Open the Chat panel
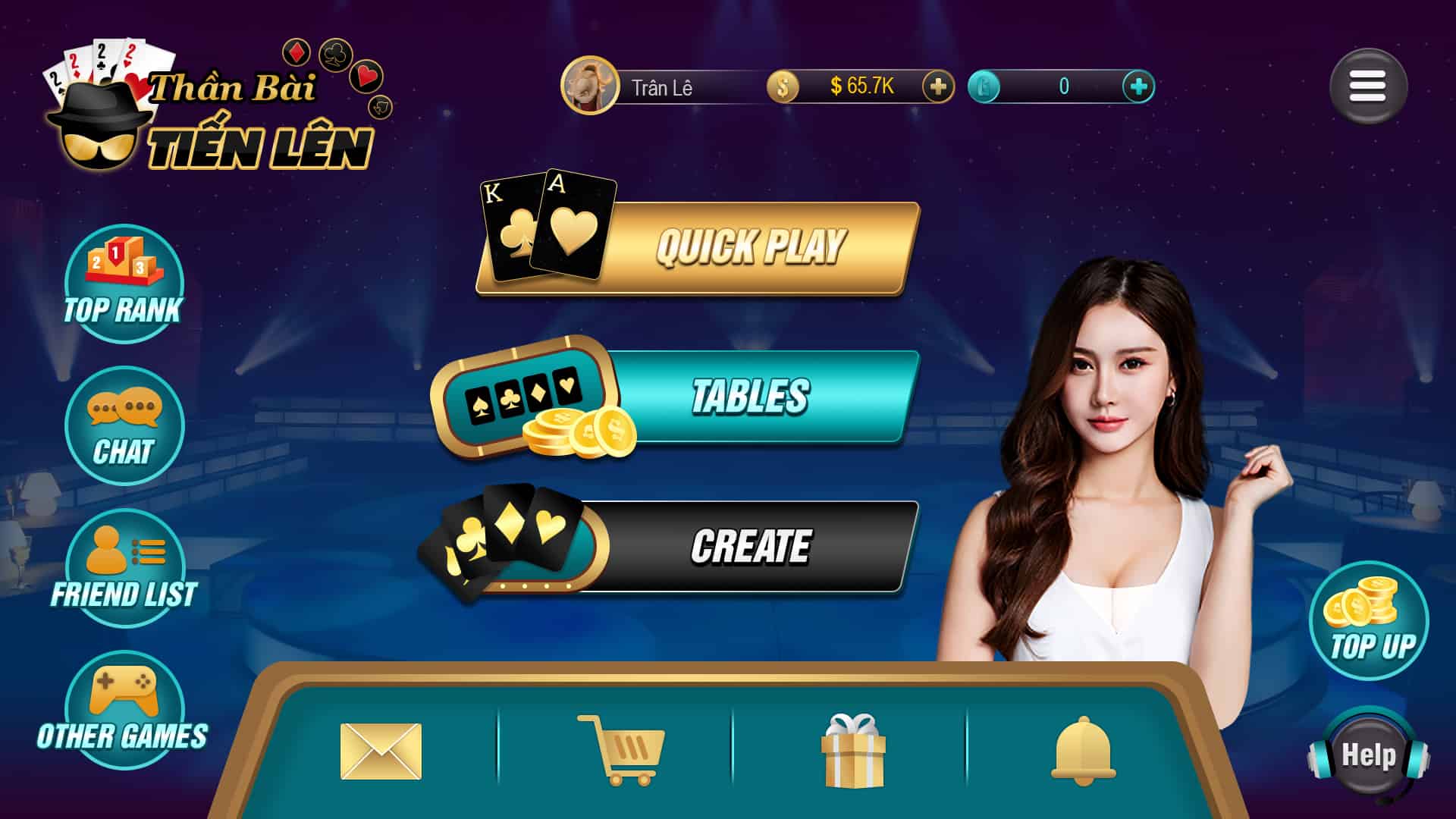This screenshot has width=1456, height=819. click(x=124, y=425)
